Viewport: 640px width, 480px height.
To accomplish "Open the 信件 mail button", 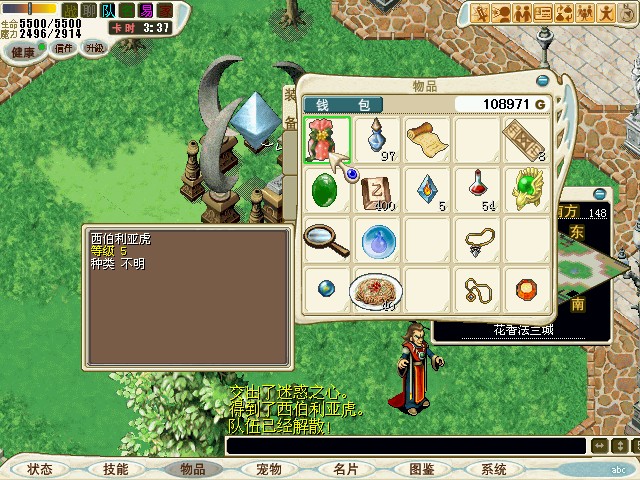I will point(64,47).
